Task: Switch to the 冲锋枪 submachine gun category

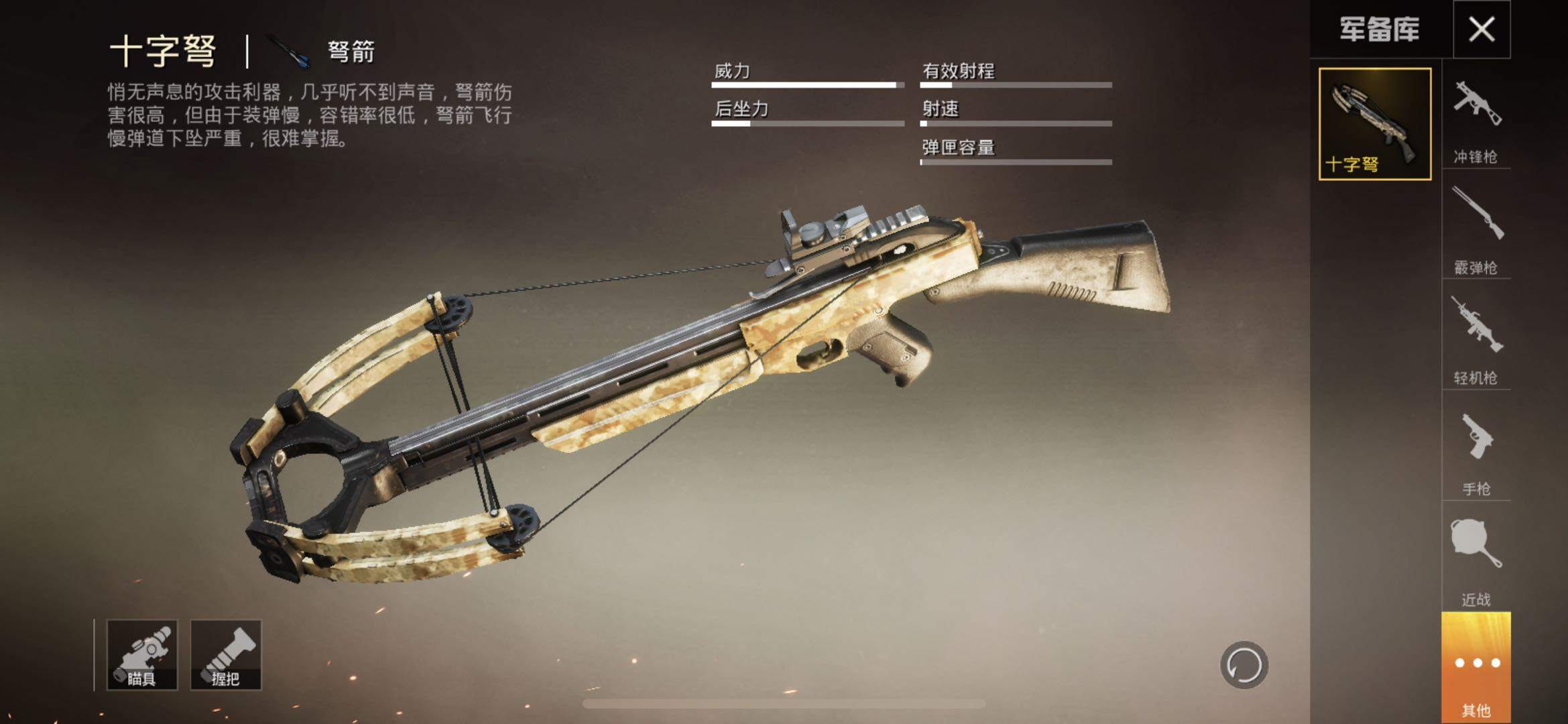Action: 1476,121
